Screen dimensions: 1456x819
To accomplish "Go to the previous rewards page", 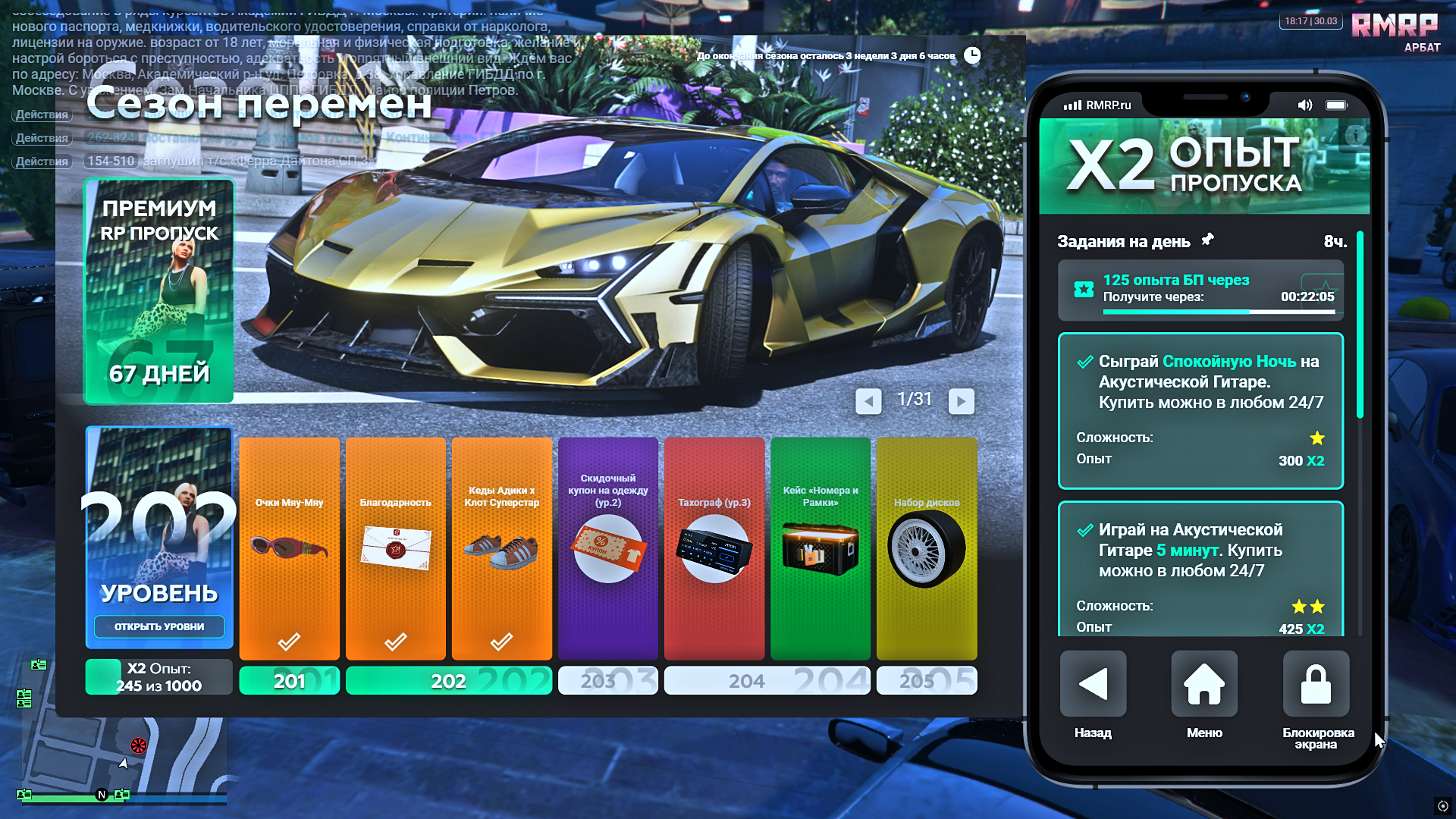I will (868, 400).
